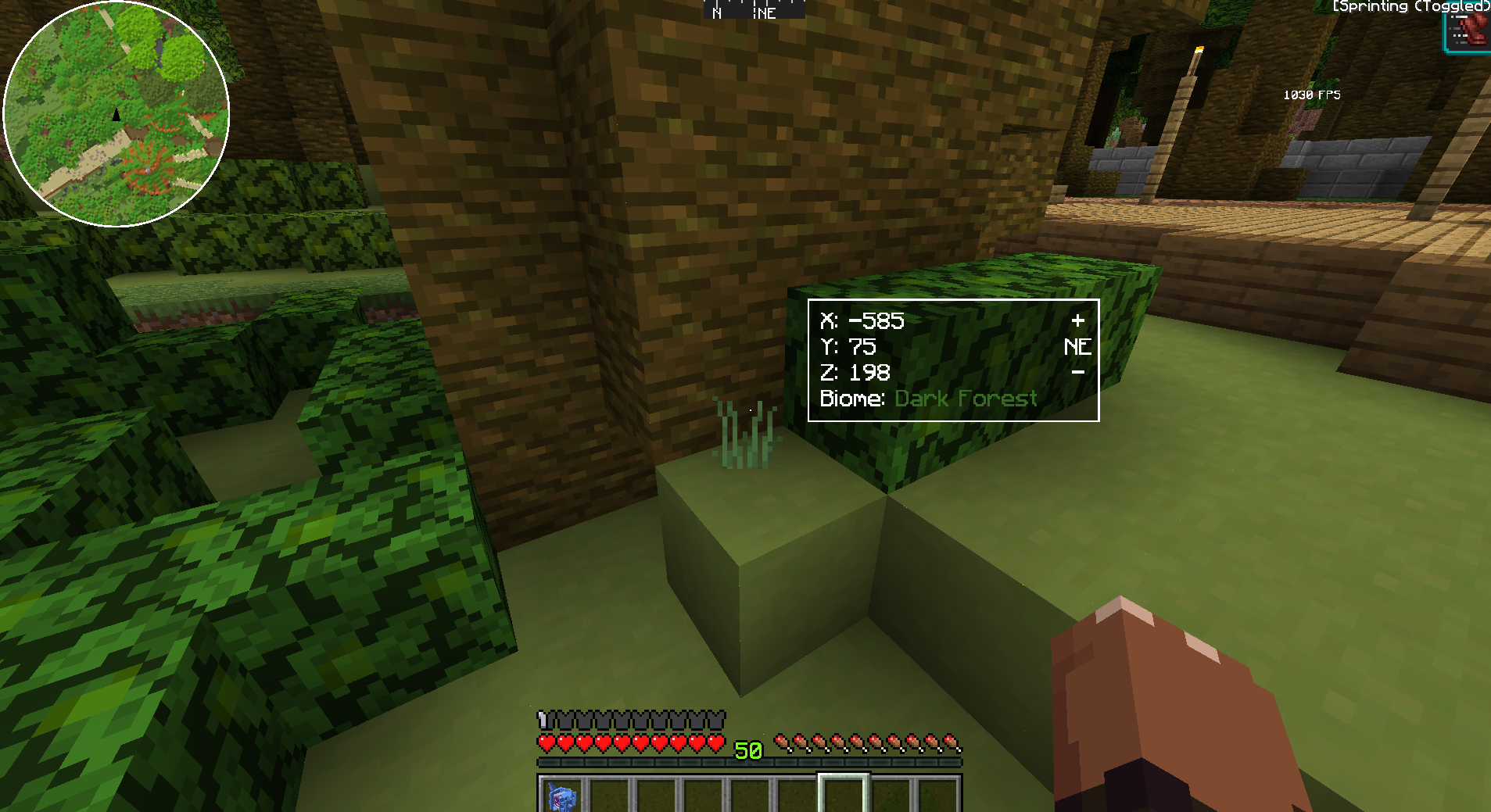Select the blue item in the hotbar

(x=562, y=796)
